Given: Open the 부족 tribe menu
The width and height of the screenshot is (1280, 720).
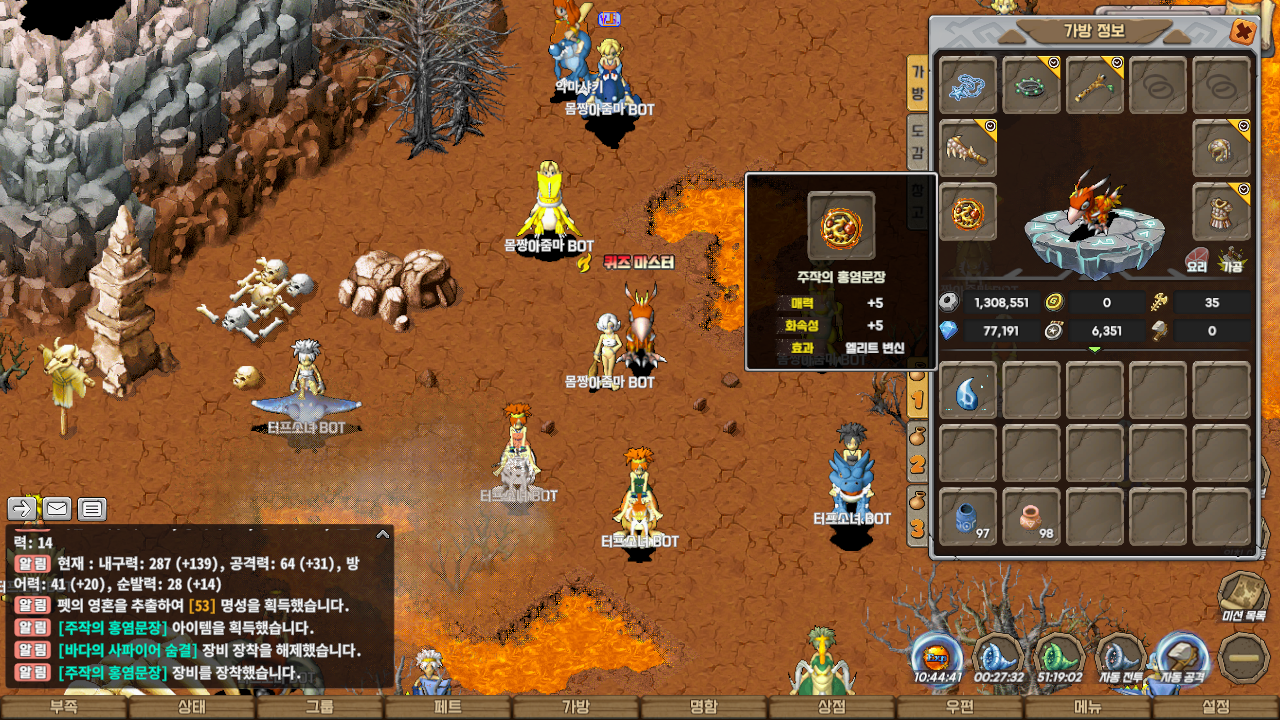Looking at the screenshot, I should click(x=63, y=707).
